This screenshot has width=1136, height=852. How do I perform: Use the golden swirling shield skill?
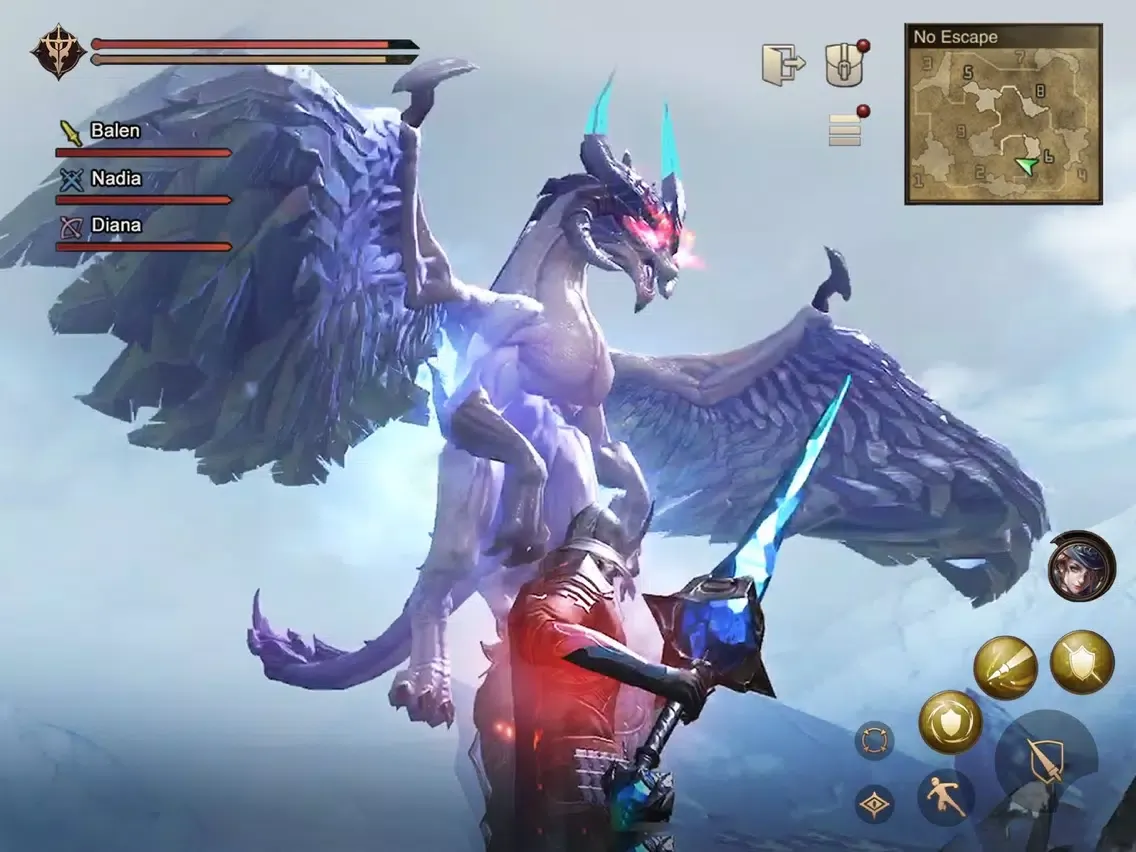pos(950,722)
